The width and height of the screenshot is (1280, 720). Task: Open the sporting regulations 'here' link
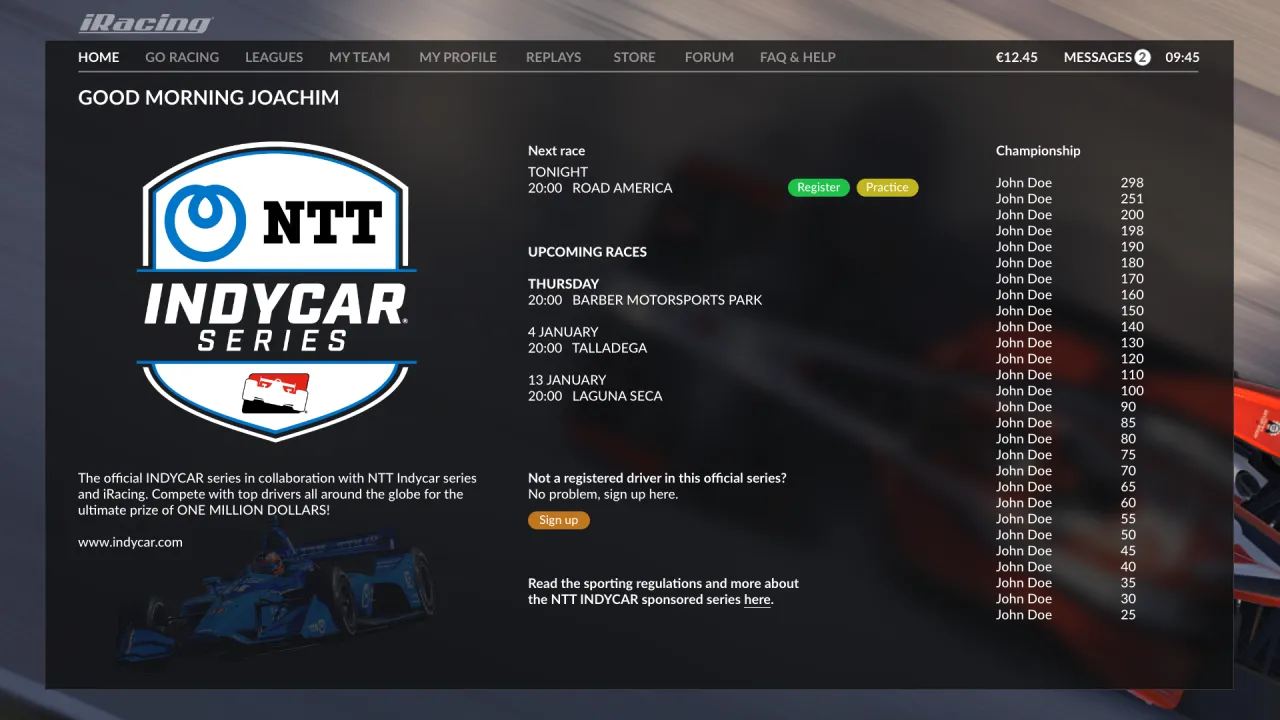[x=757, y=600]
